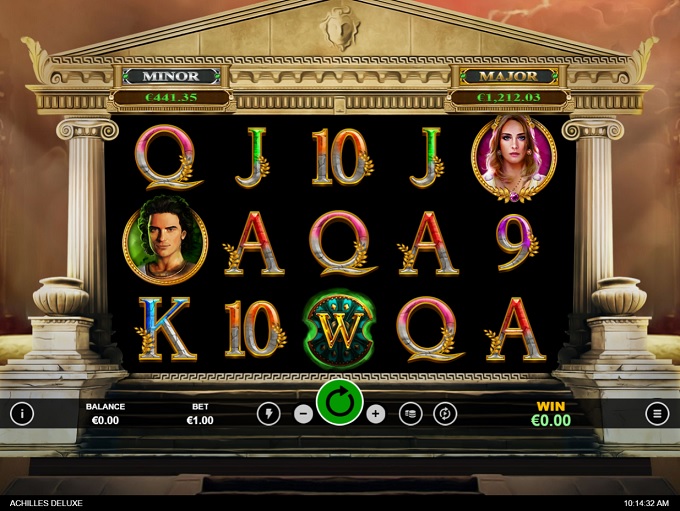The width and height of the screenshot is (680, 511).
Task: Open the bet options coin stack icon
Action: point(410,413)
